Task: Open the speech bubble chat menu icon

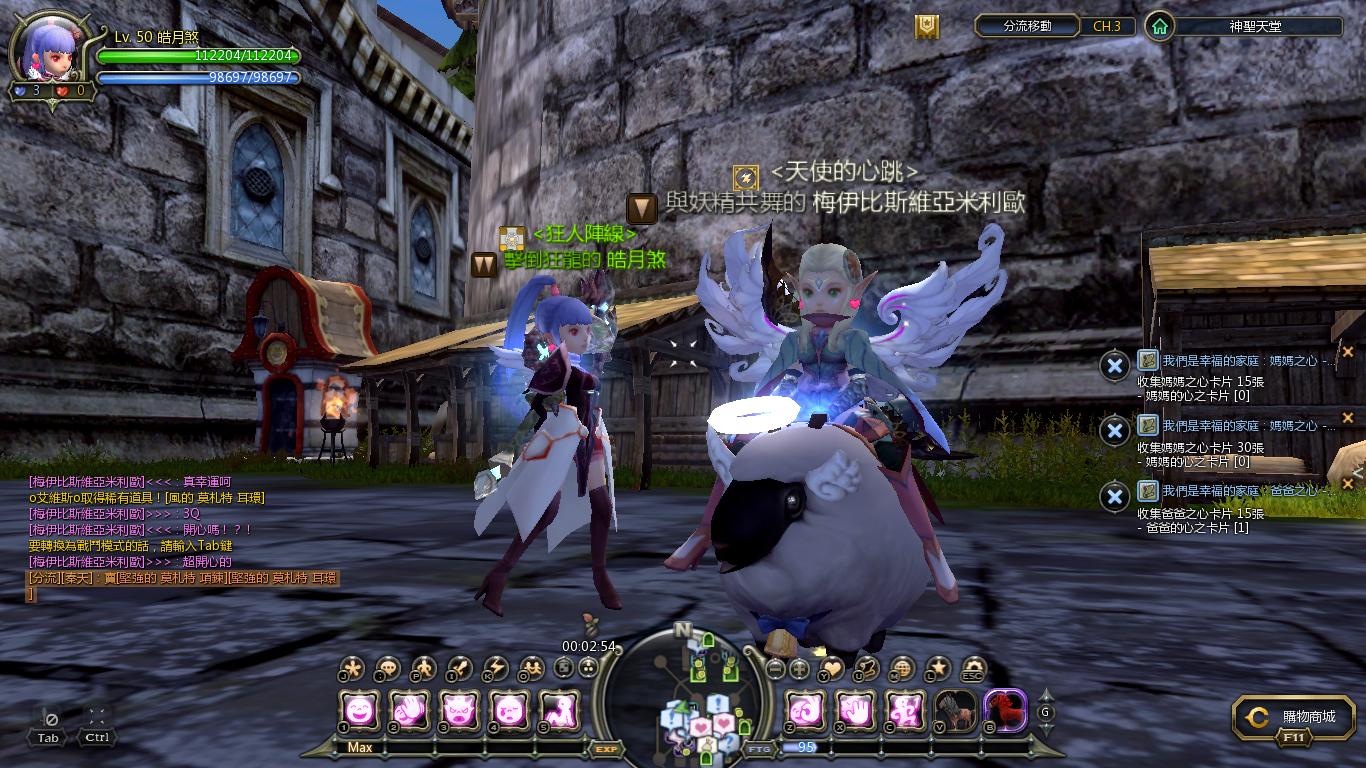Action: coord(388,669)
